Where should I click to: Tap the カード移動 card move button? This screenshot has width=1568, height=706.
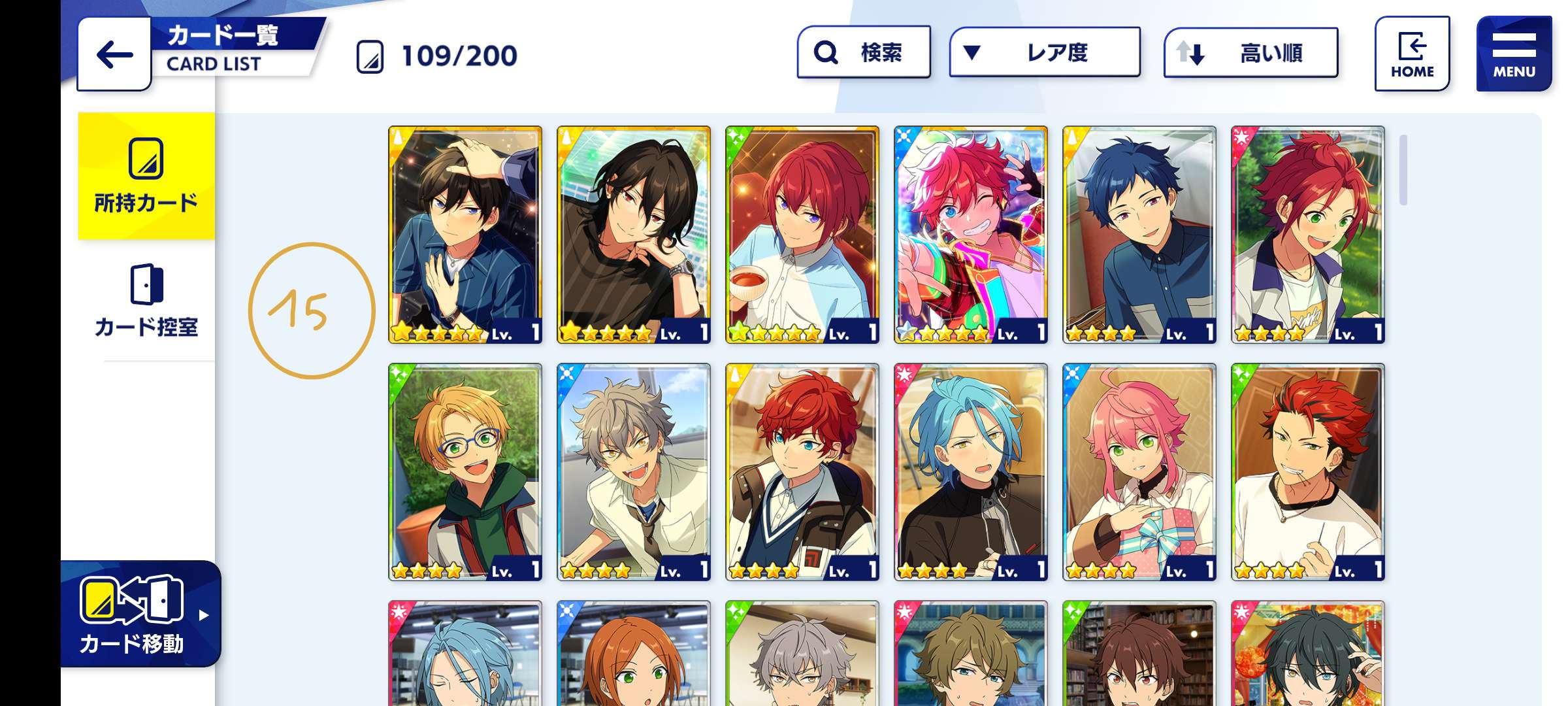(x=139, y=614)
